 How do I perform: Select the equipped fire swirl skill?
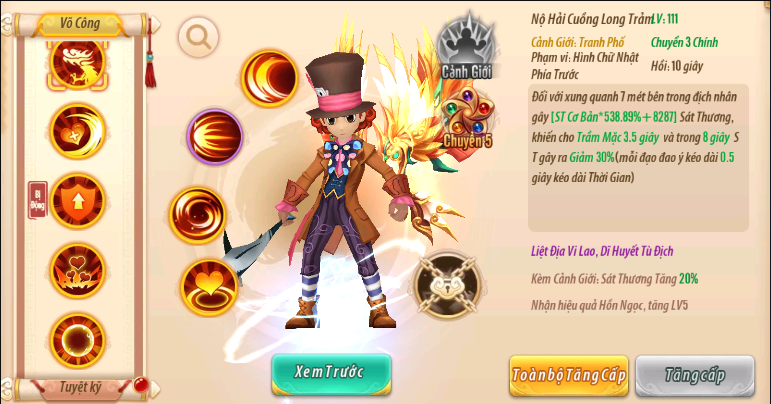coord(197,213)
